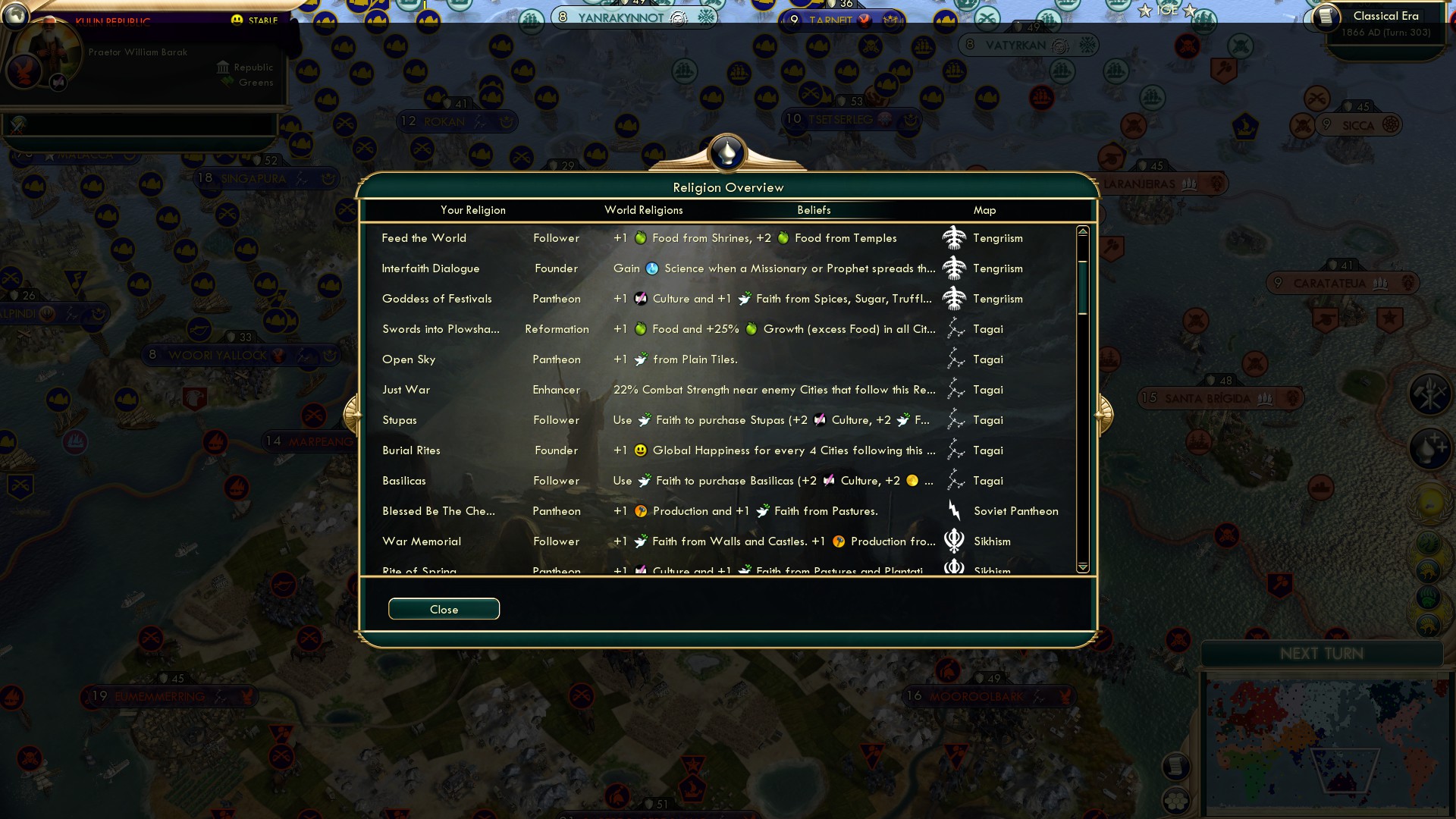This screenshot has width=1456, height=819.
Task: Click the Religion Overview droplet icon above the dialog
Action: 727,152
